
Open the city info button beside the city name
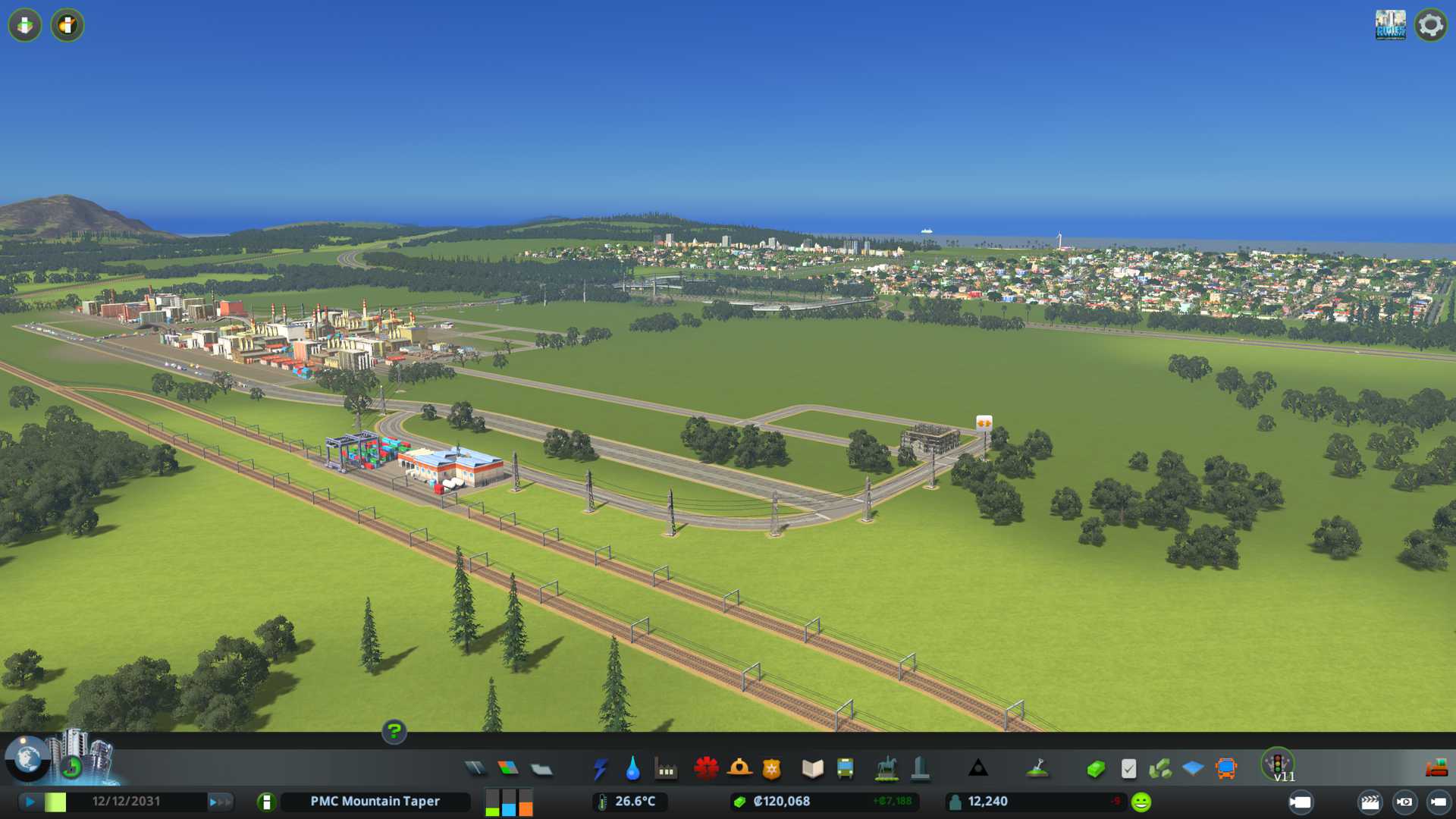pos(266,802)
